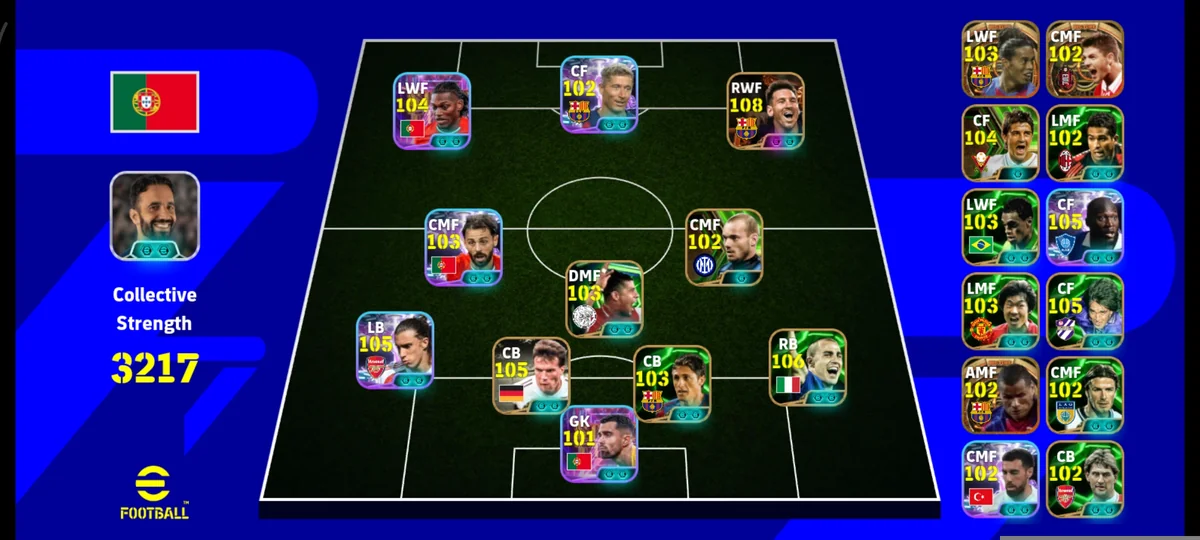The image size is (1200, 540).
Task: Click the Portugal flag team emblem
Action: pos(155,101)
